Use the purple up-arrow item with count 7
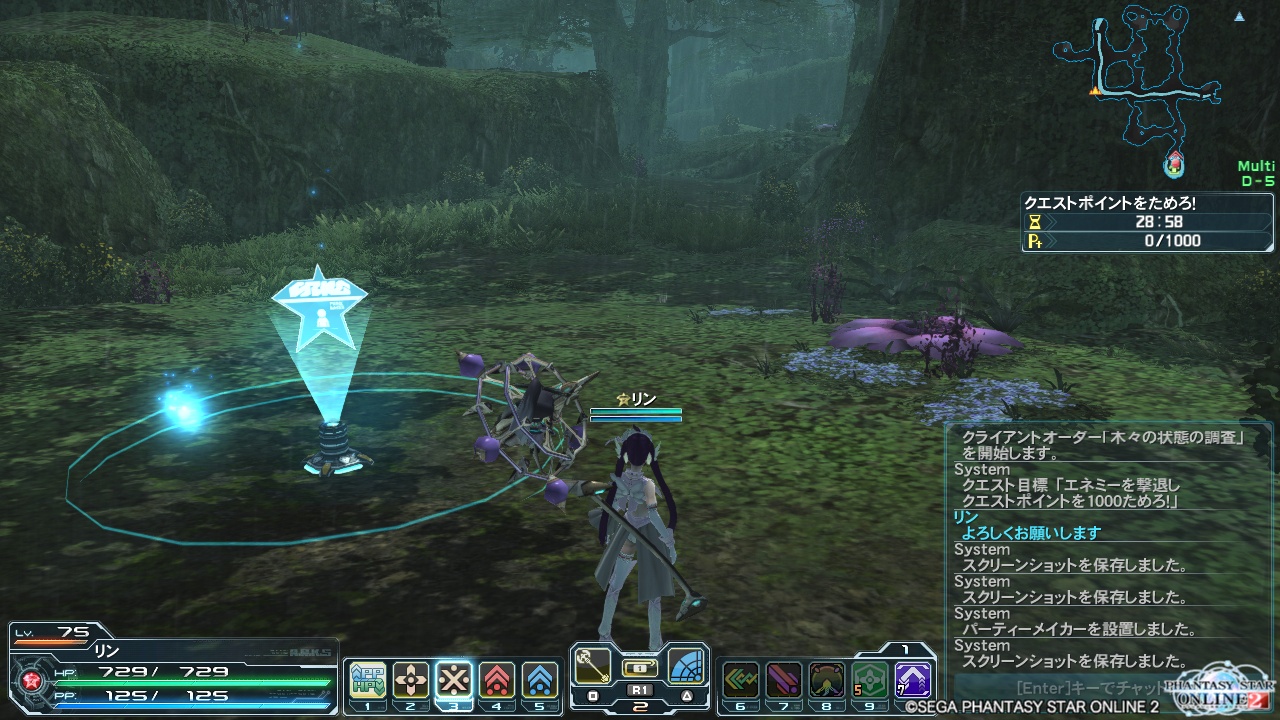This screenshot has width=1280, height=720. pyautogui.click(x=913, y=680)
